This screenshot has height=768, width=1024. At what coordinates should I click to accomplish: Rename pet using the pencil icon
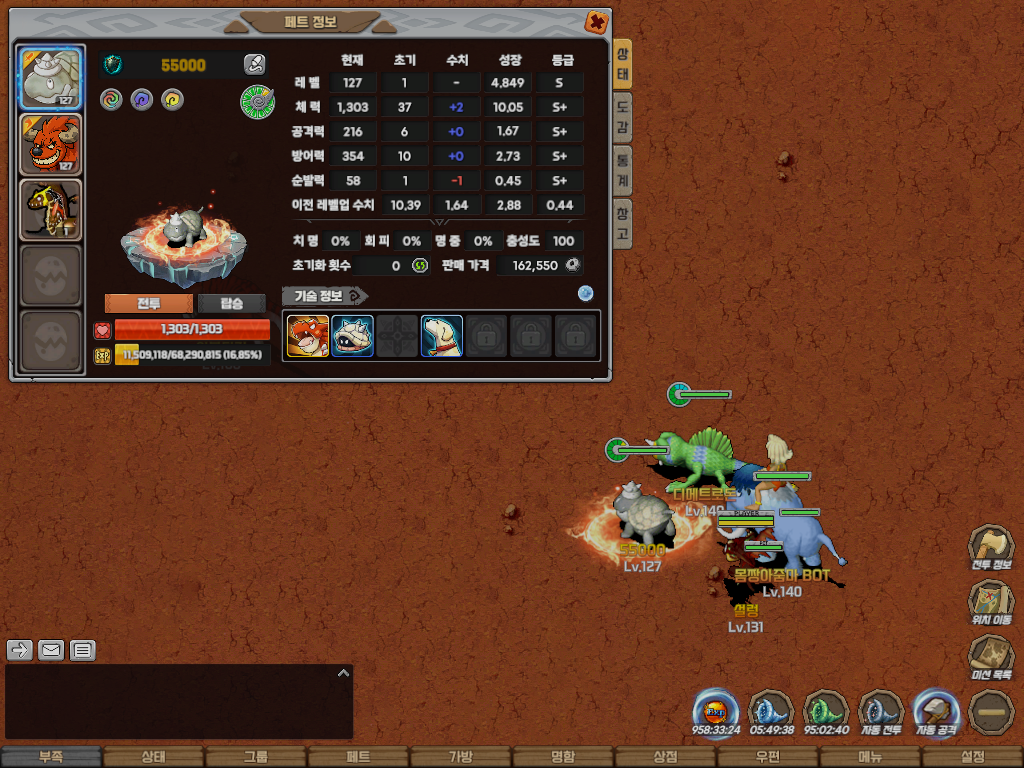[x=254, y=65]
